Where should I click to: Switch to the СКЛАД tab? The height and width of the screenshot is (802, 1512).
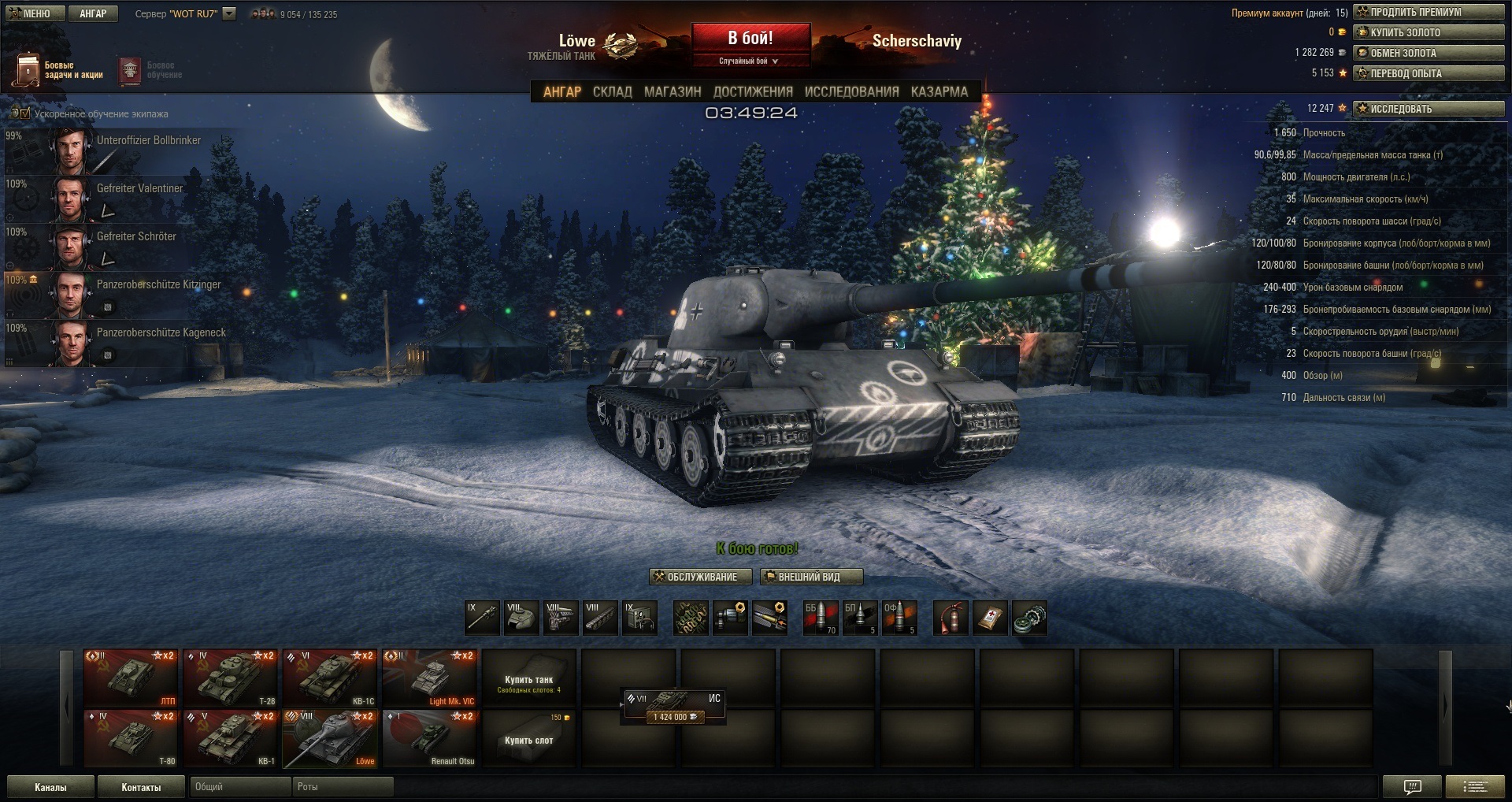tap(612, 92)
